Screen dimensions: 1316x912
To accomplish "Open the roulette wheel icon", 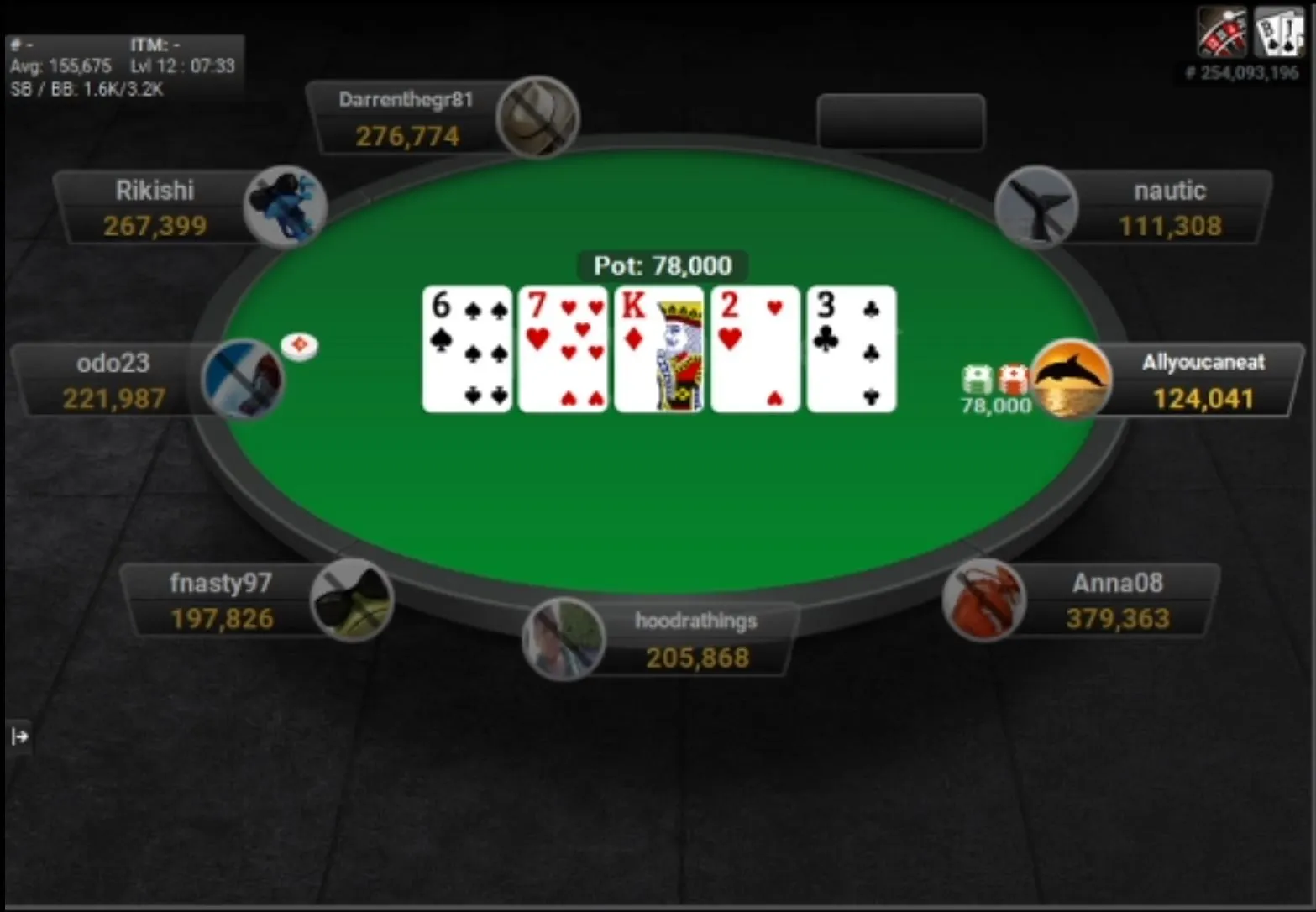I will (1222, 32).
